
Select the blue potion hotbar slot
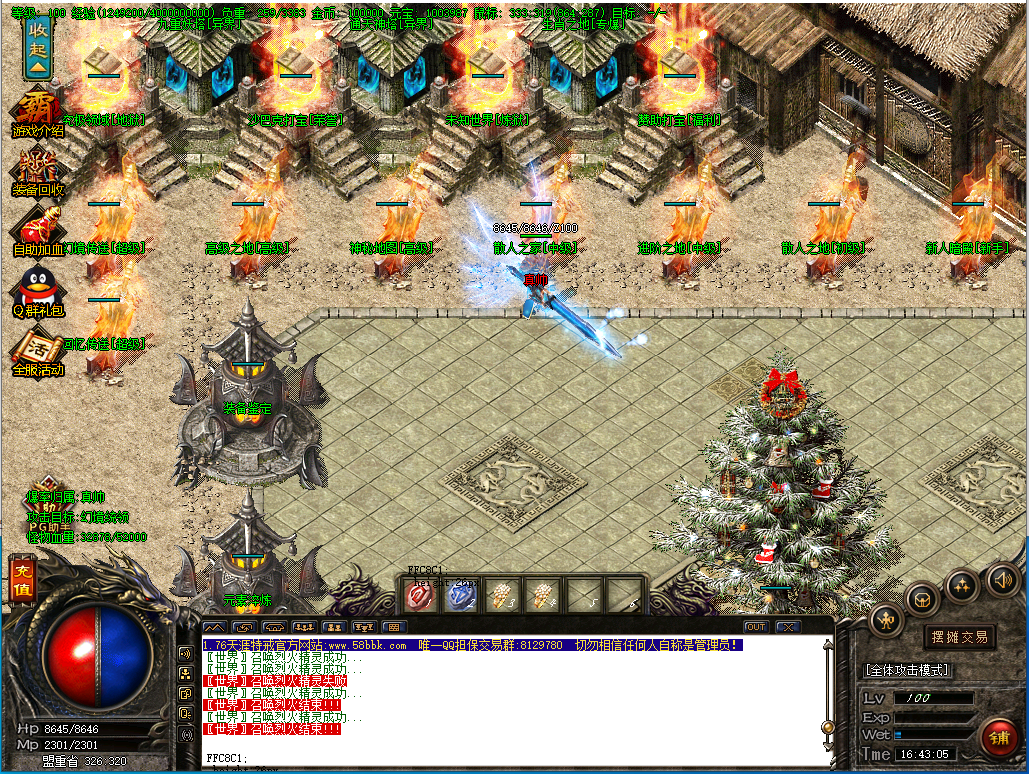coord(460,595)
